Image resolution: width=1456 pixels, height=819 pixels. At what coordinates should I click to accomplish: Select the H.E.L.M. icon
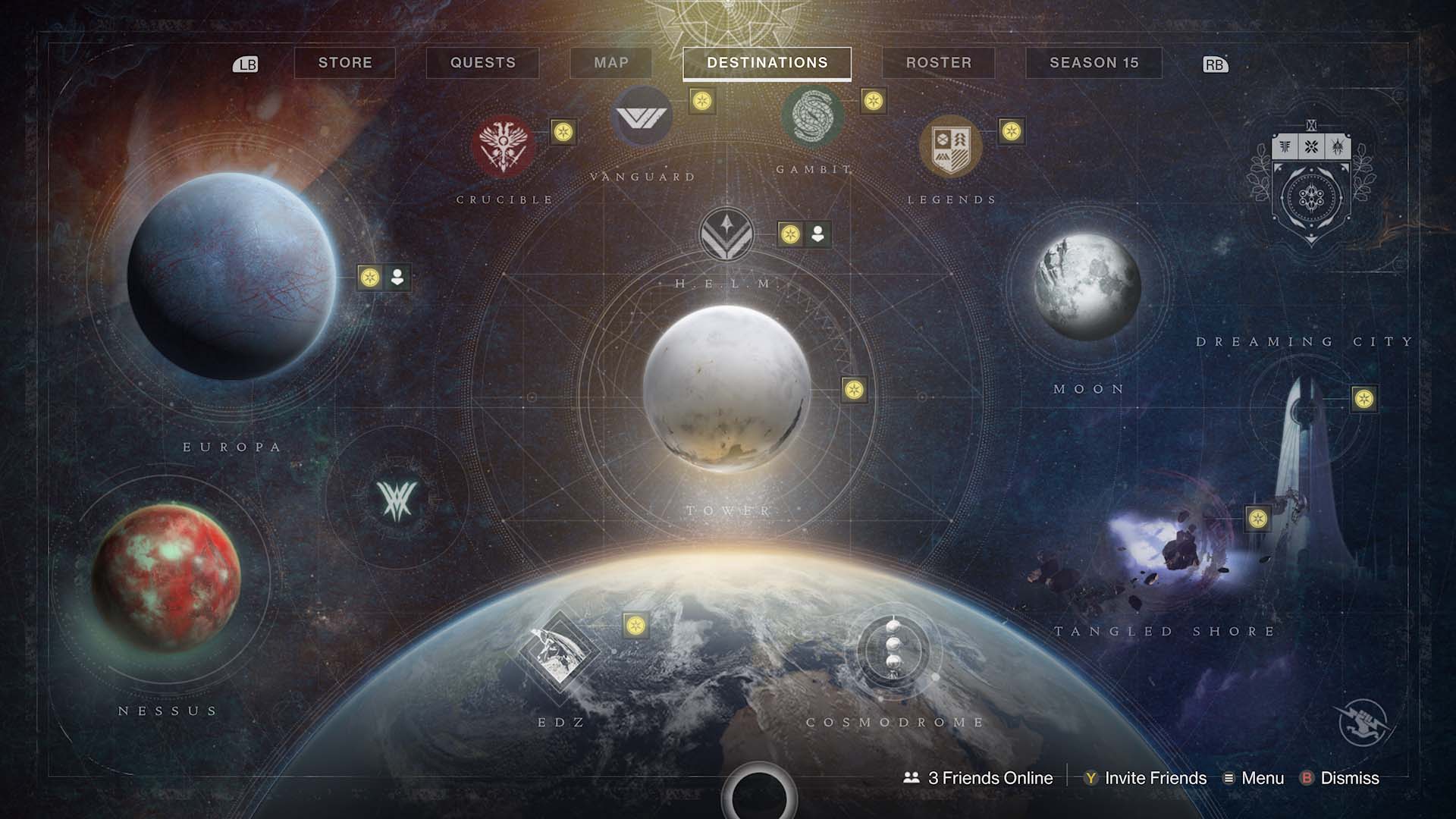click(x=726, y=235)
